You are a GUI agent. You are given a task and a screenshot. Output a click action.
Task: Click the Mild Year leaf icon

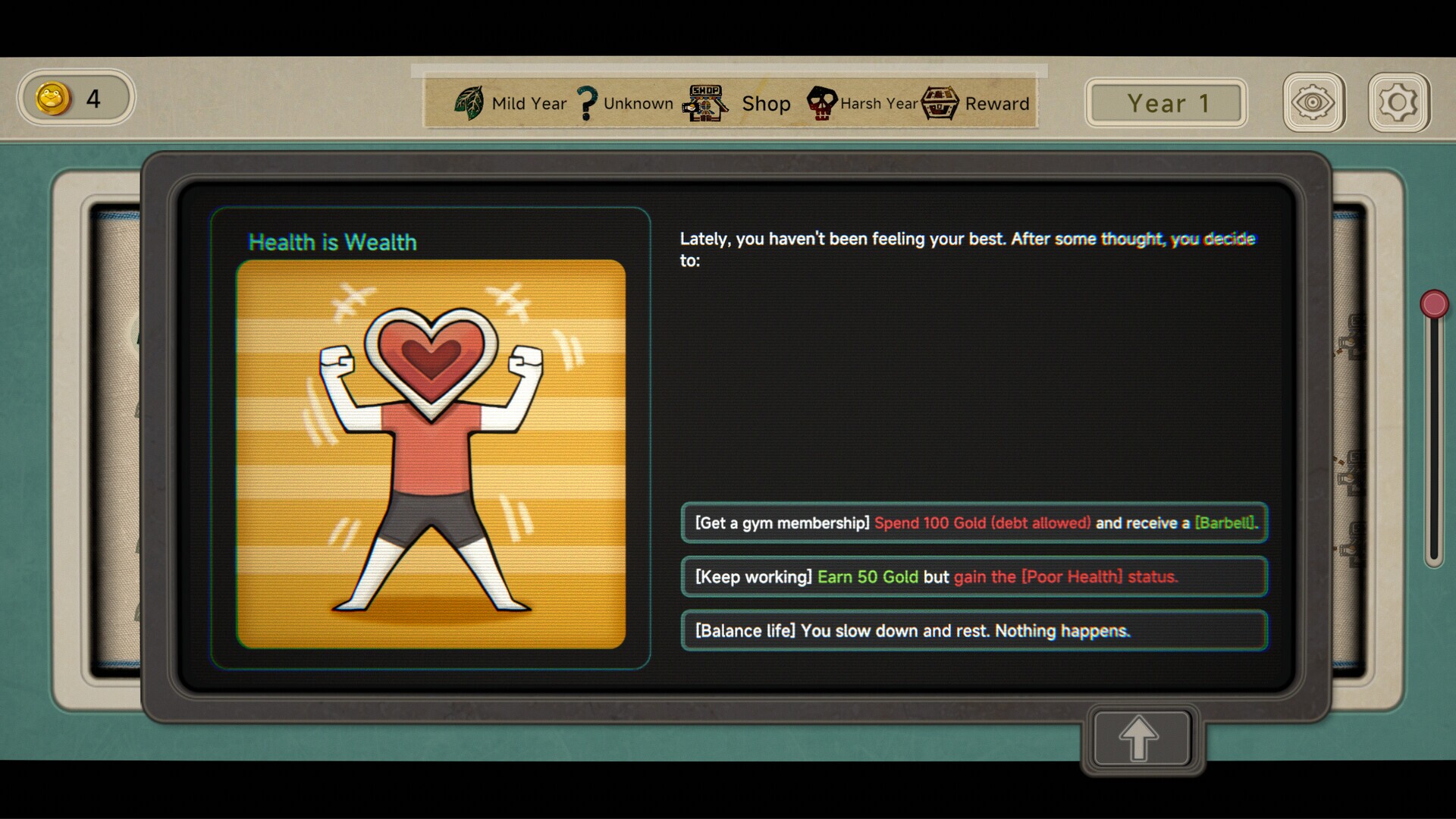tap(469, 102)
